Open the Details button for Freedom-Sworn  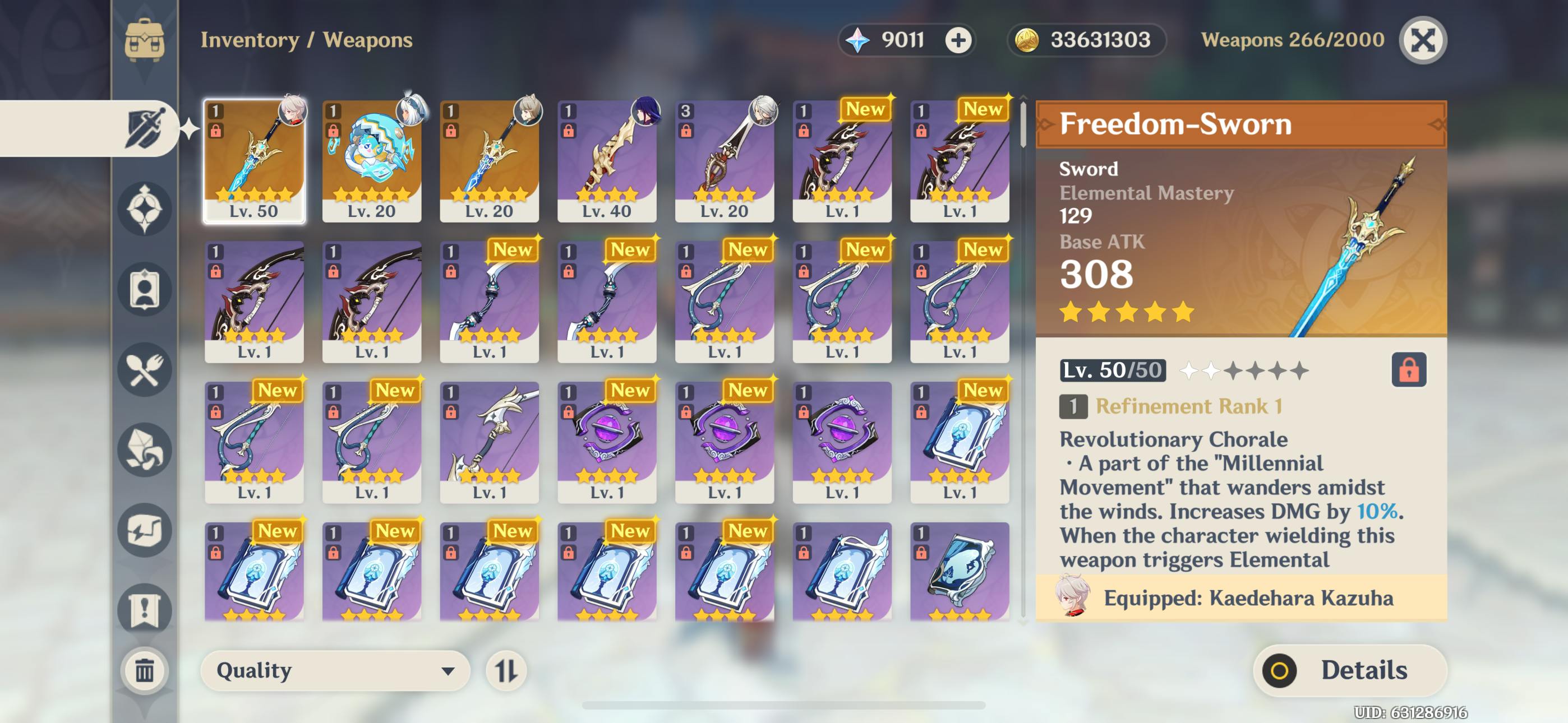(1349, 670)
